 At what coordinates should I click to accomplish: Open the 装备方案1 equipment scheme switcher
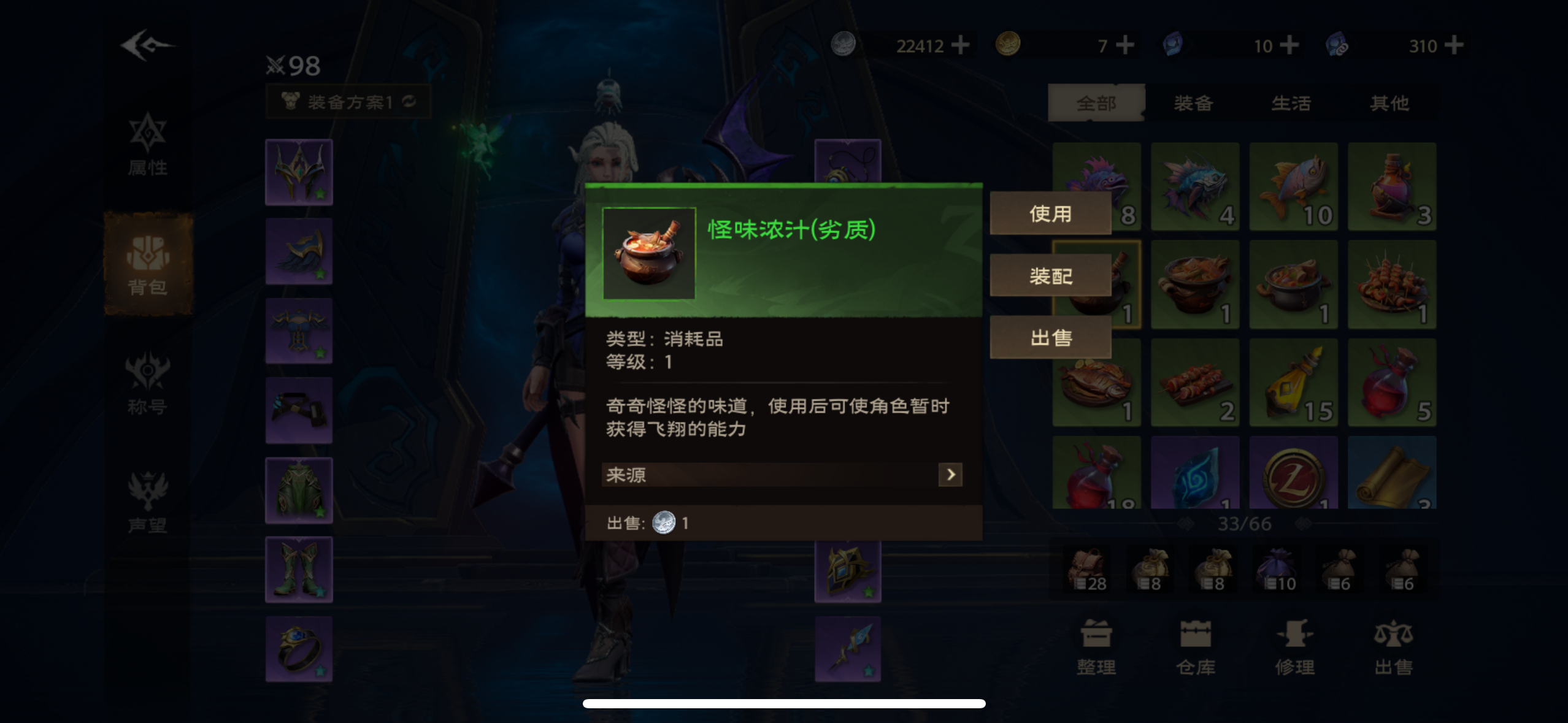coord(350,102)
